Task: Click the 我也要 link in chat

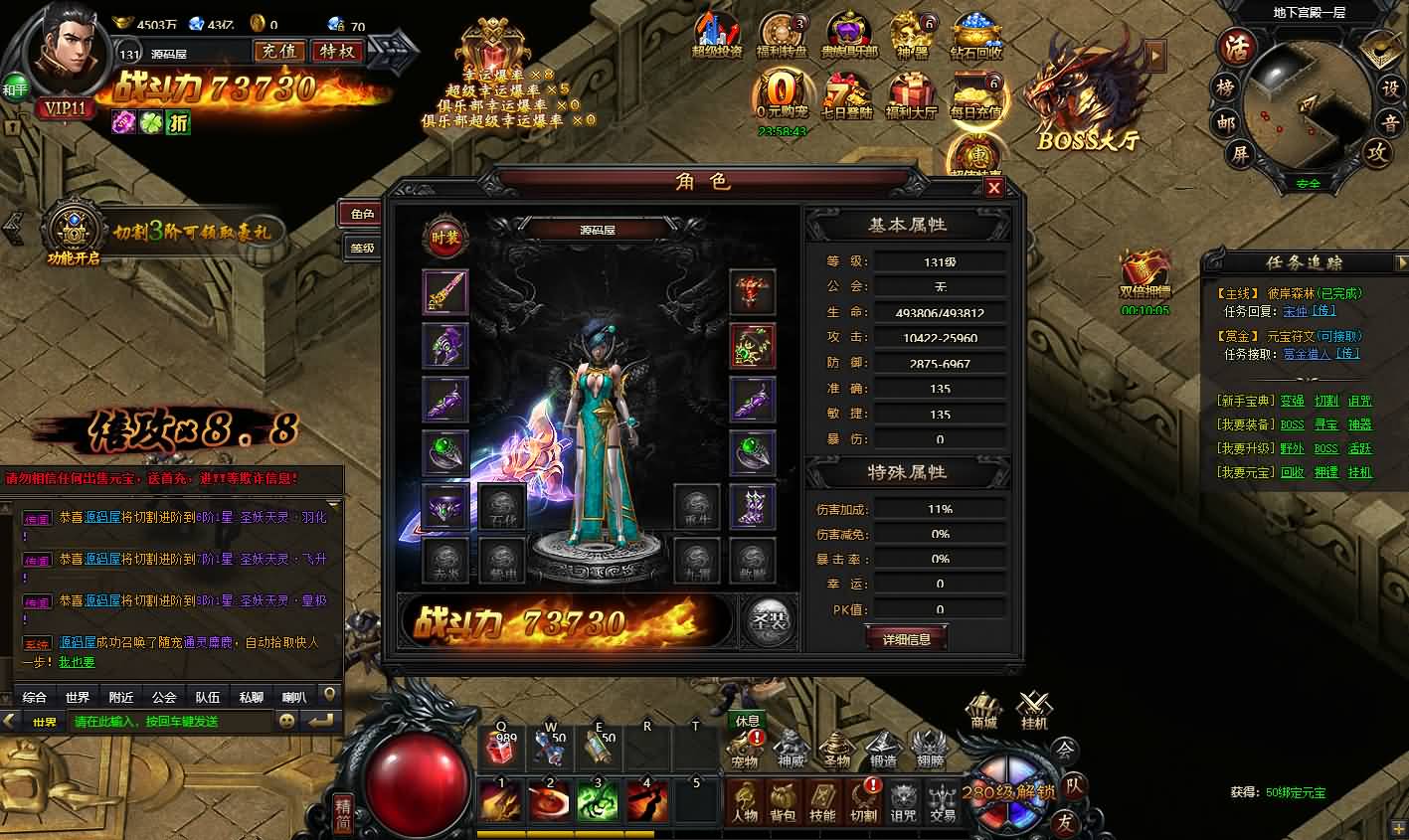Action: click(77, 661)
